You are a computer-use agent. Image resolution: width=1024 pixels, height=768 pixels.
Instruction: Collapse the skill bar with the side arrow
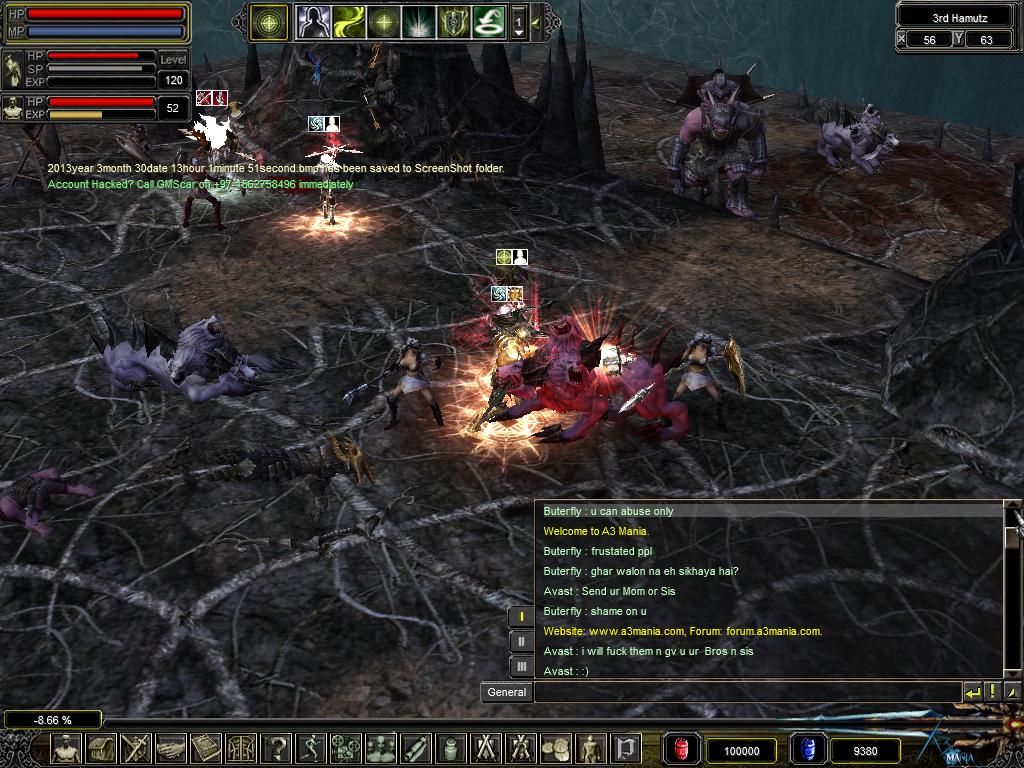tap(536, 21)
